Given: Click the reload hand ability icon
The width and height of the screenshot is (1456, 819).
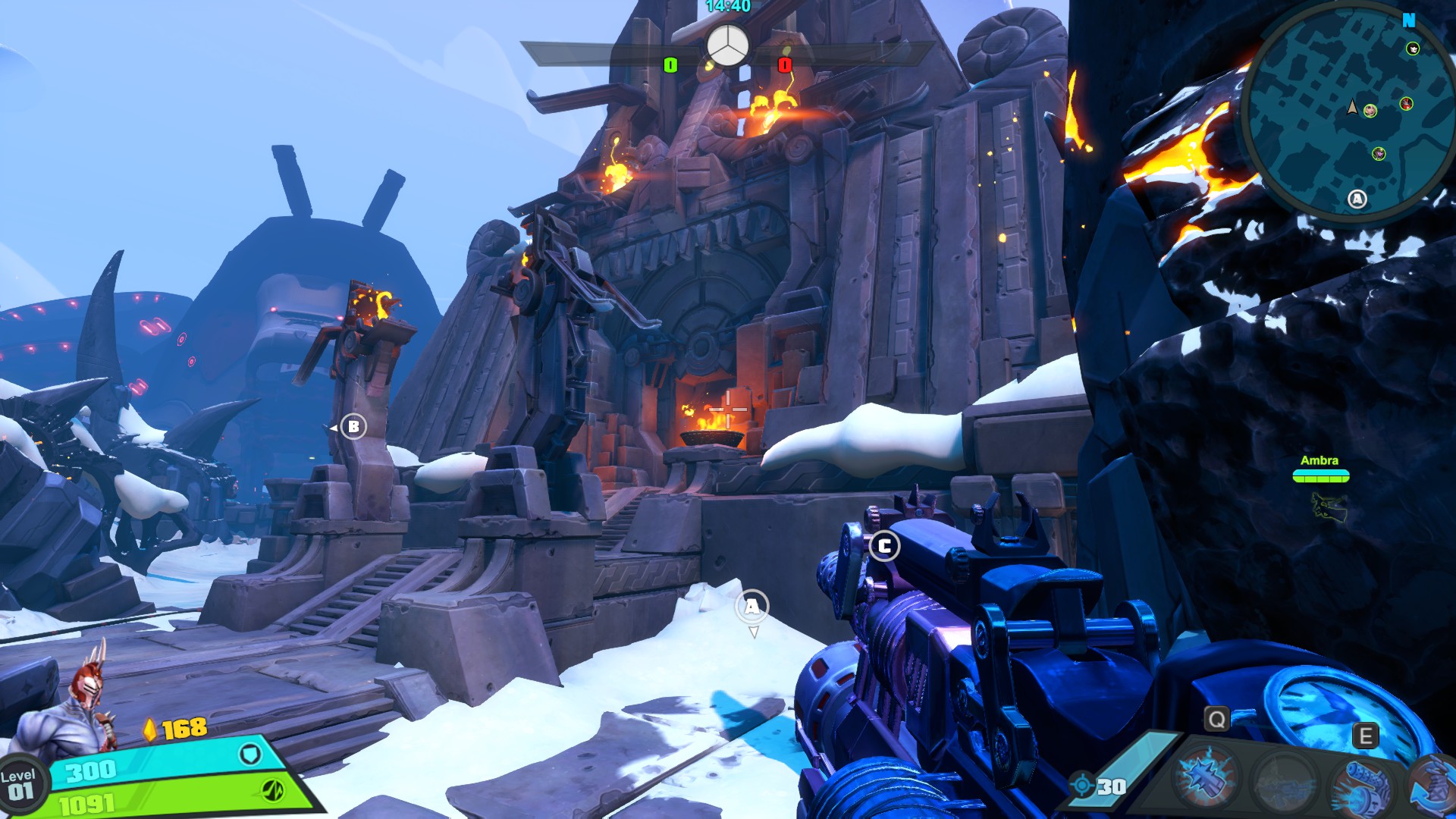Looking at the screenshot, I should click(1435, 785).
